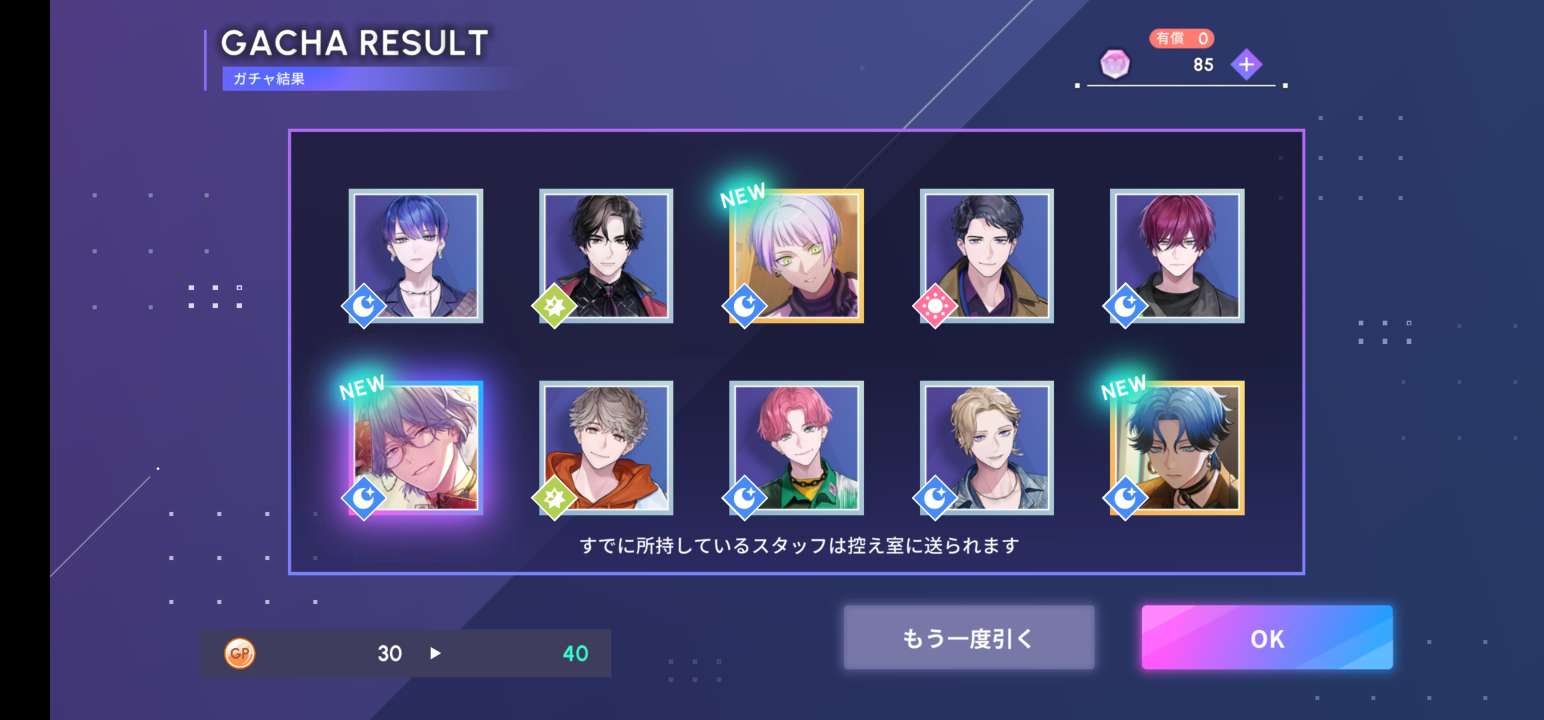This screenshot has height=720, width=1544.
Task: View the NEW silver-haired card with purple glow
Action: pos(416,448)
